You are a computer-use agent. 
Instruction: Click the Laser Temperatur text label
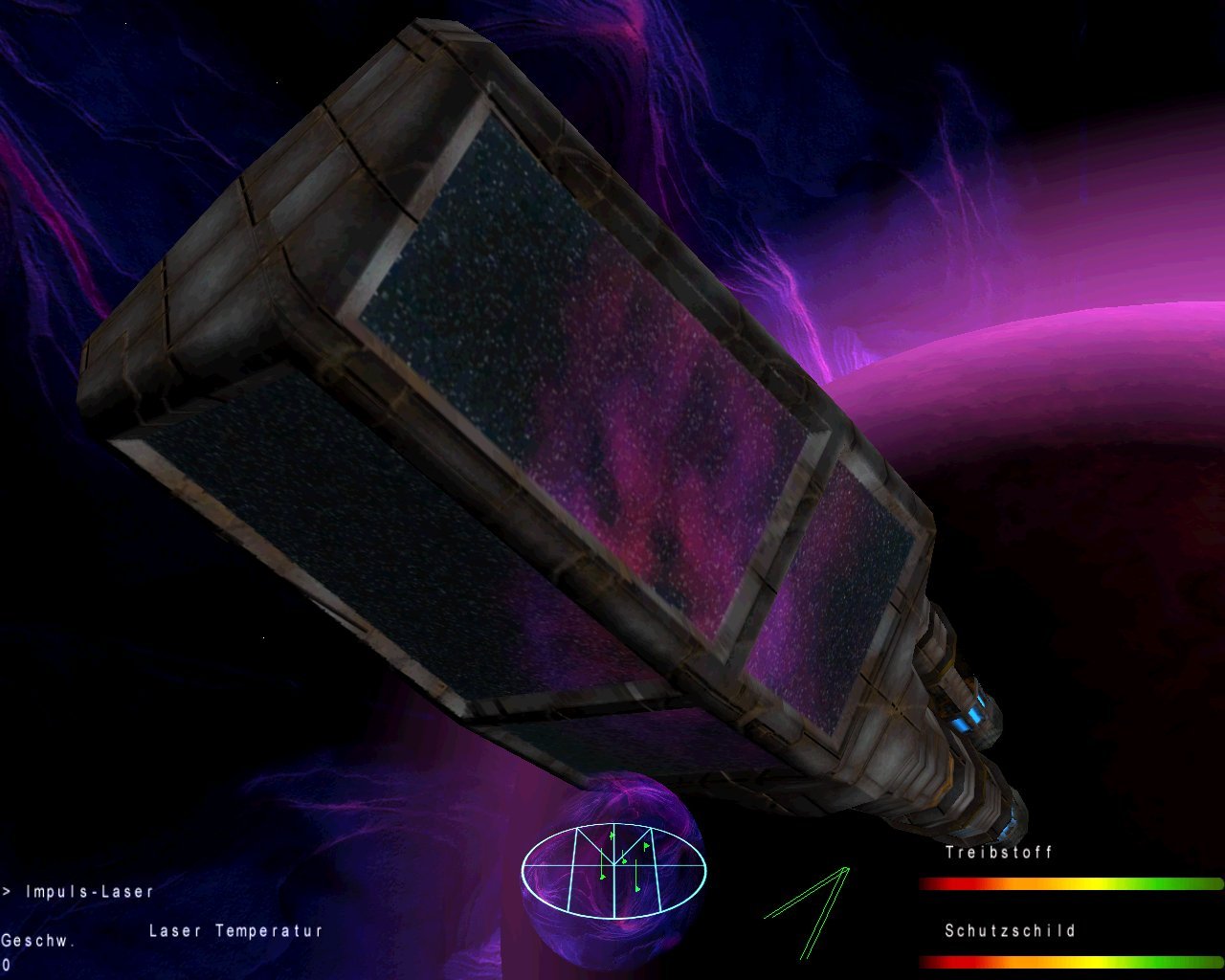(234, 927)
